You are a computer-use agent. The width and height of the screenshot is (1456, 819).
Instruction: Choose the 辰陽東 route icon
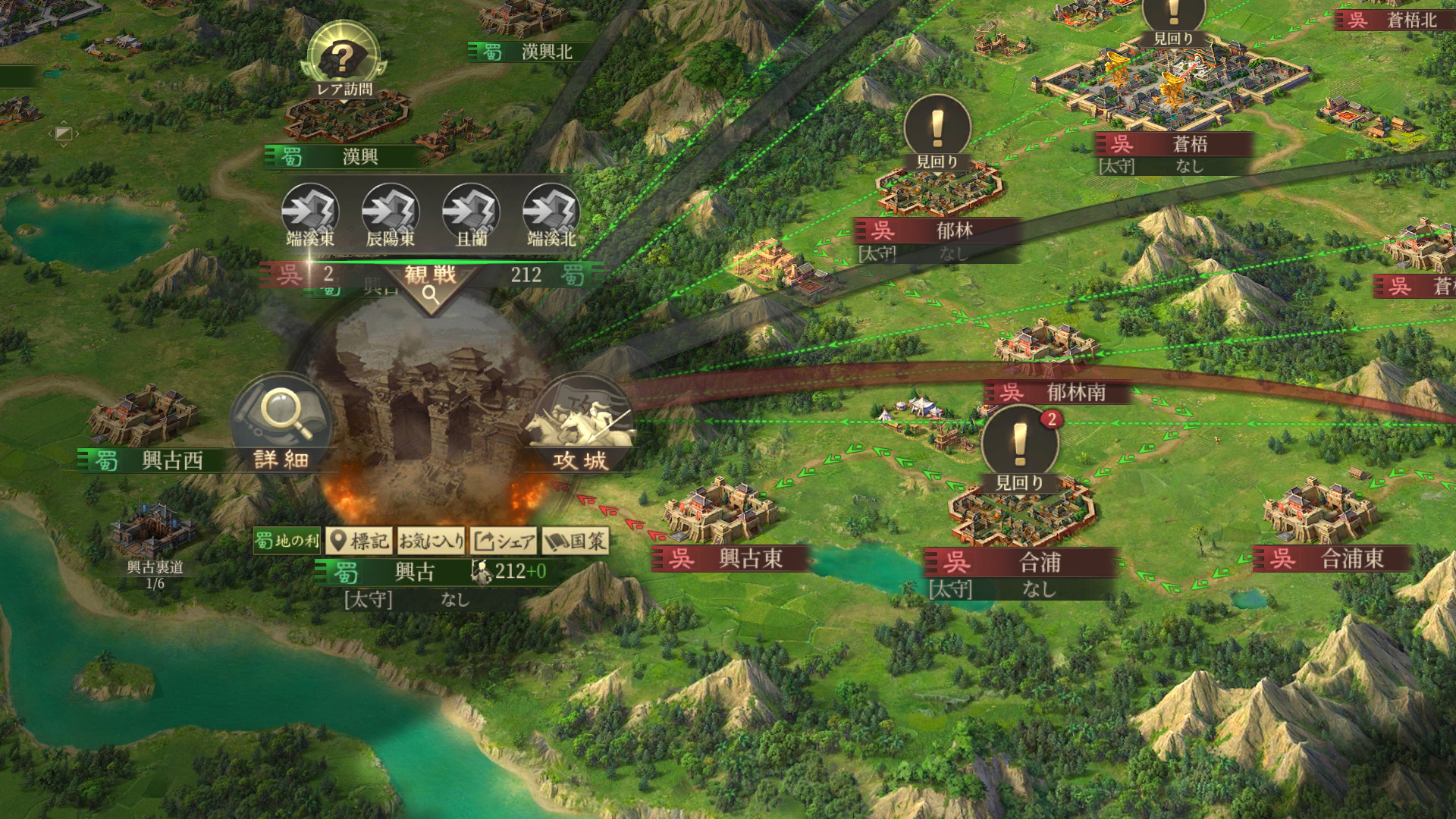391,215
